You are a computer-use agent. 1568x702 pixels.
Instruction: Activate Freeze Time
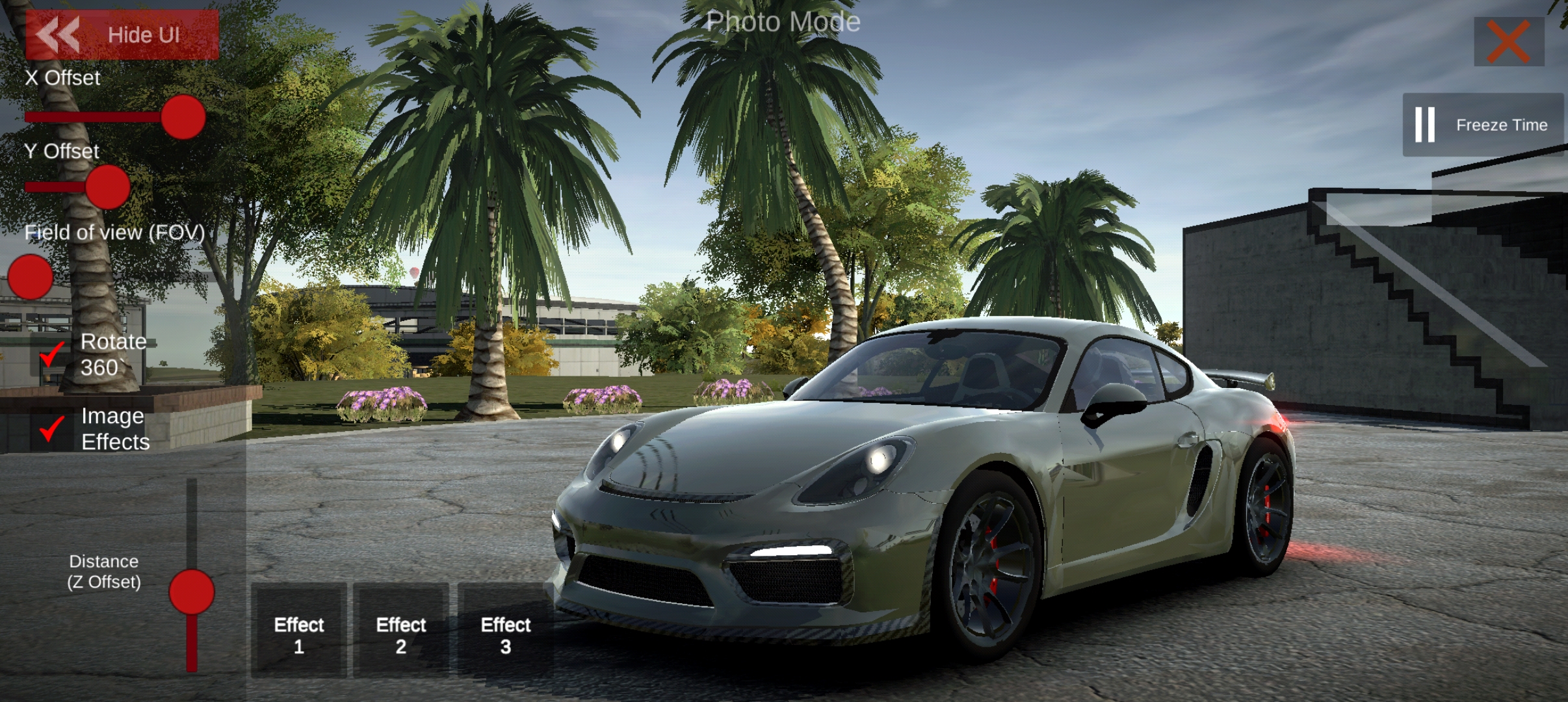(x=1482, y=125)
